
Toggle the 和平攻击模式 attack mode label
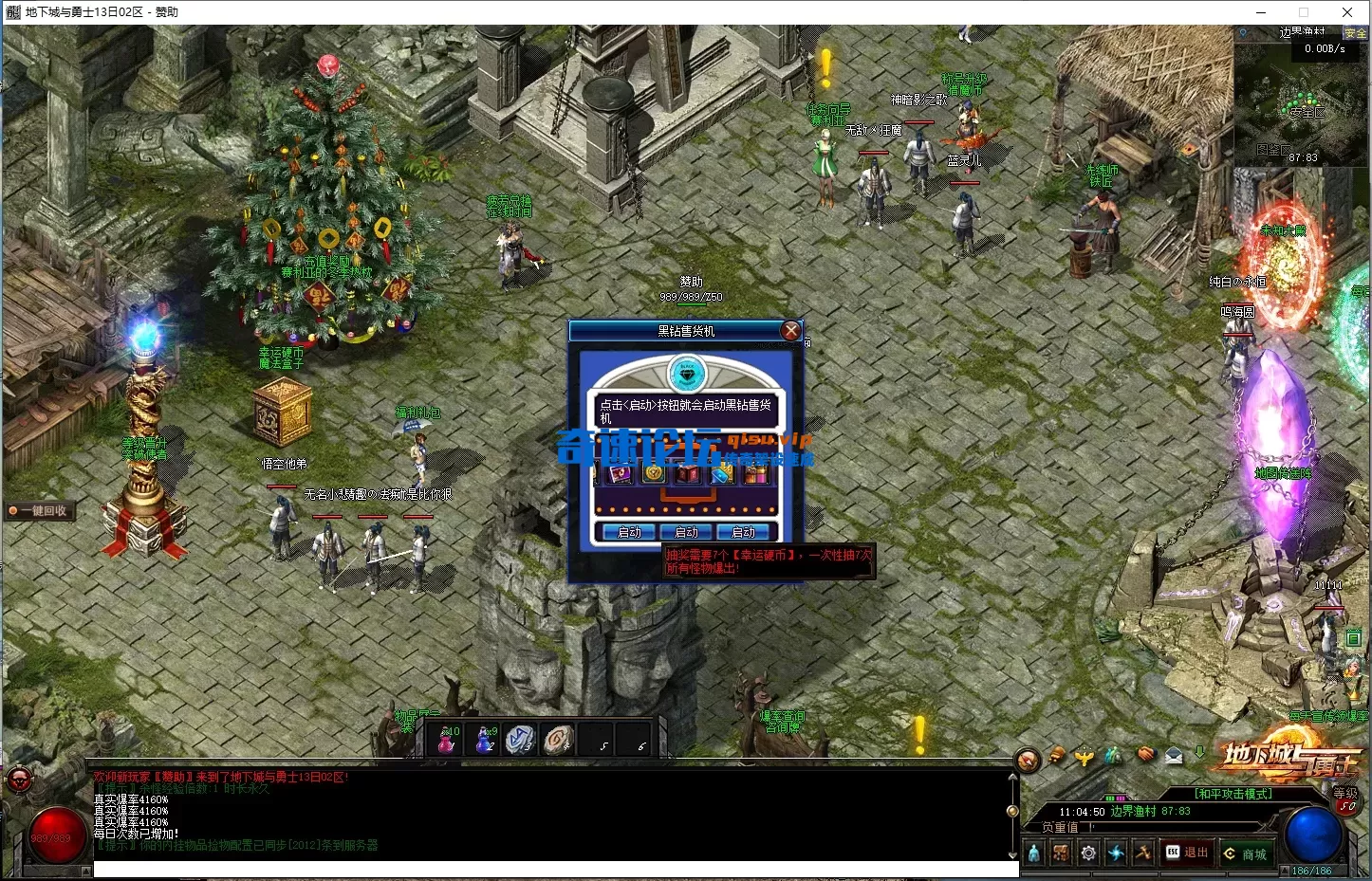click(x=1233, y=793)
